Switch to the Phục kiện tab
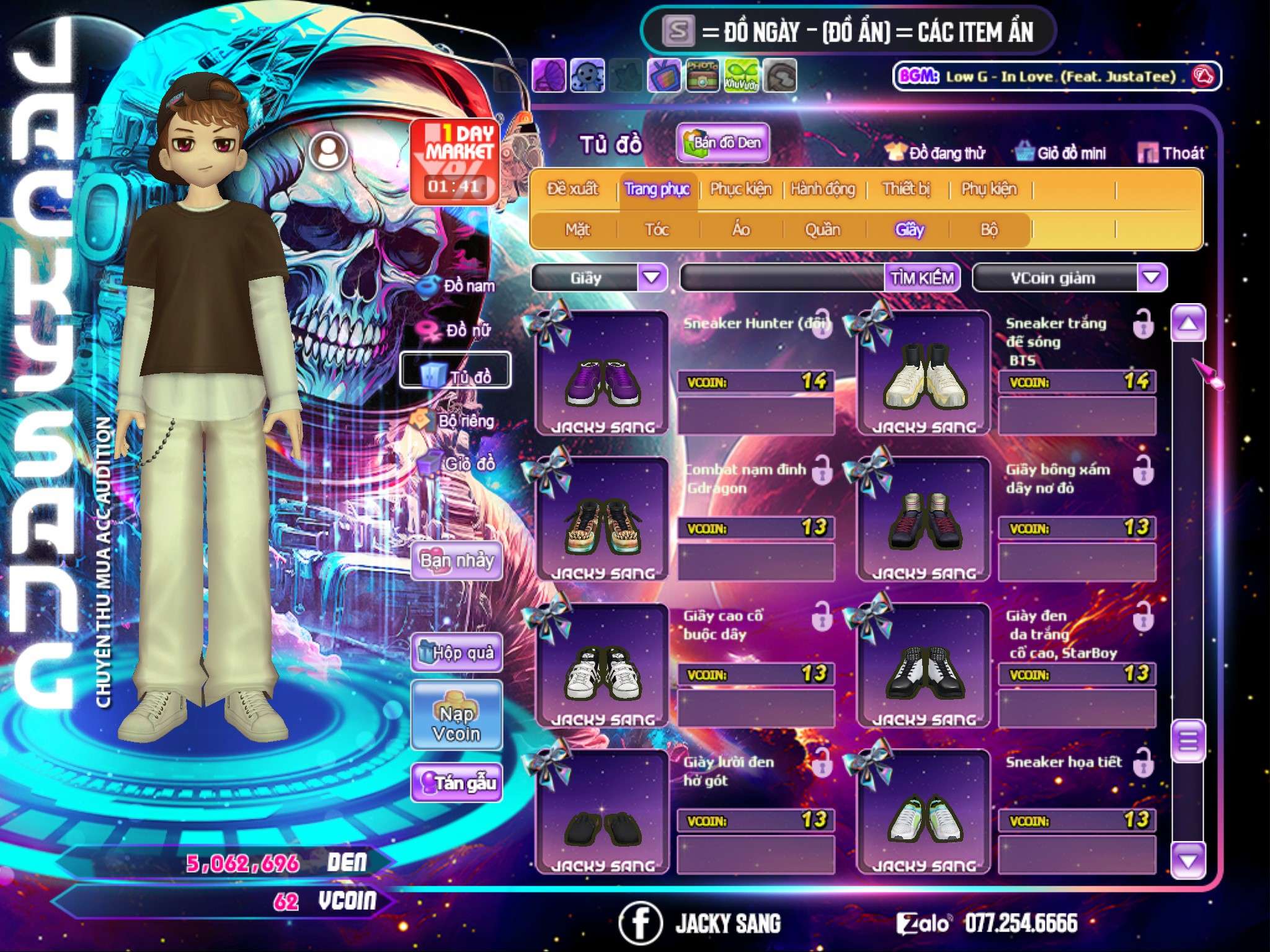The image size is (1270, 952). pyautogui.click(x=740, y=189)
